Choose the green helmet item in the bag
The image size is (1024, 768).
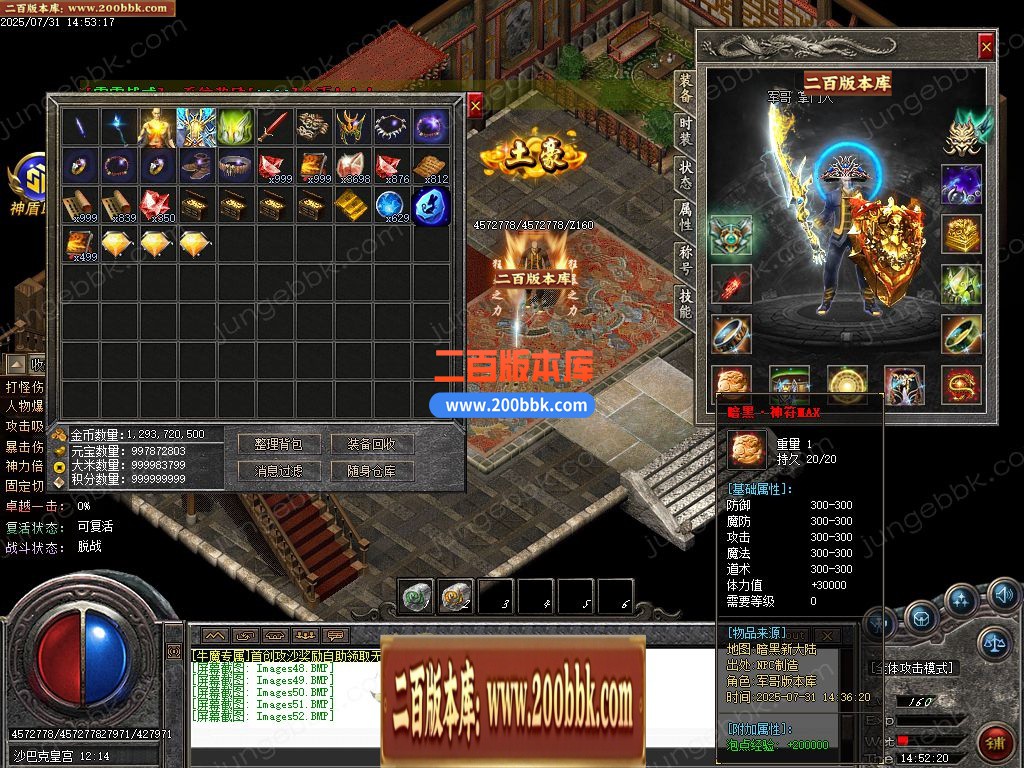[x=235, y=126]
